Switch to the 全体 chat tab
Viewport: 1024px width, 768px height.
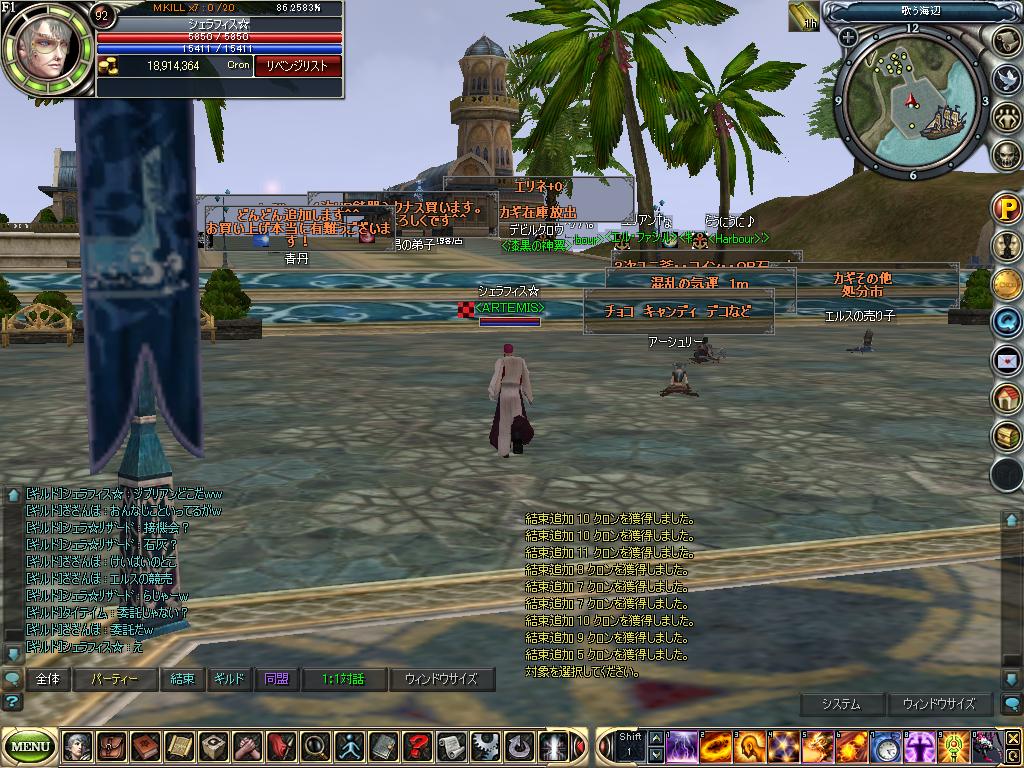pos(48,679)
